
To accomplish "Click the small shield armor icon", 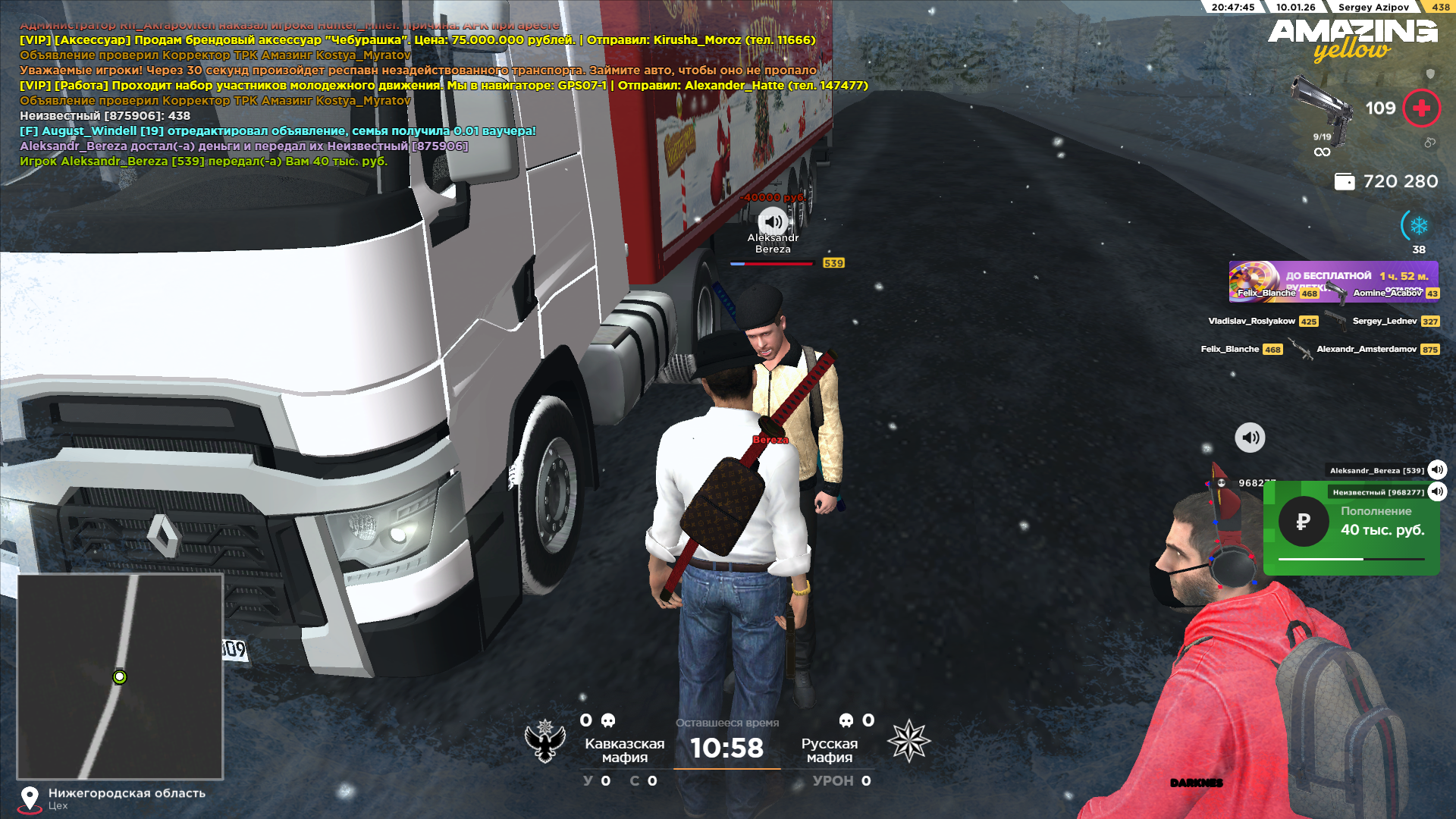I will (1430, 74).
